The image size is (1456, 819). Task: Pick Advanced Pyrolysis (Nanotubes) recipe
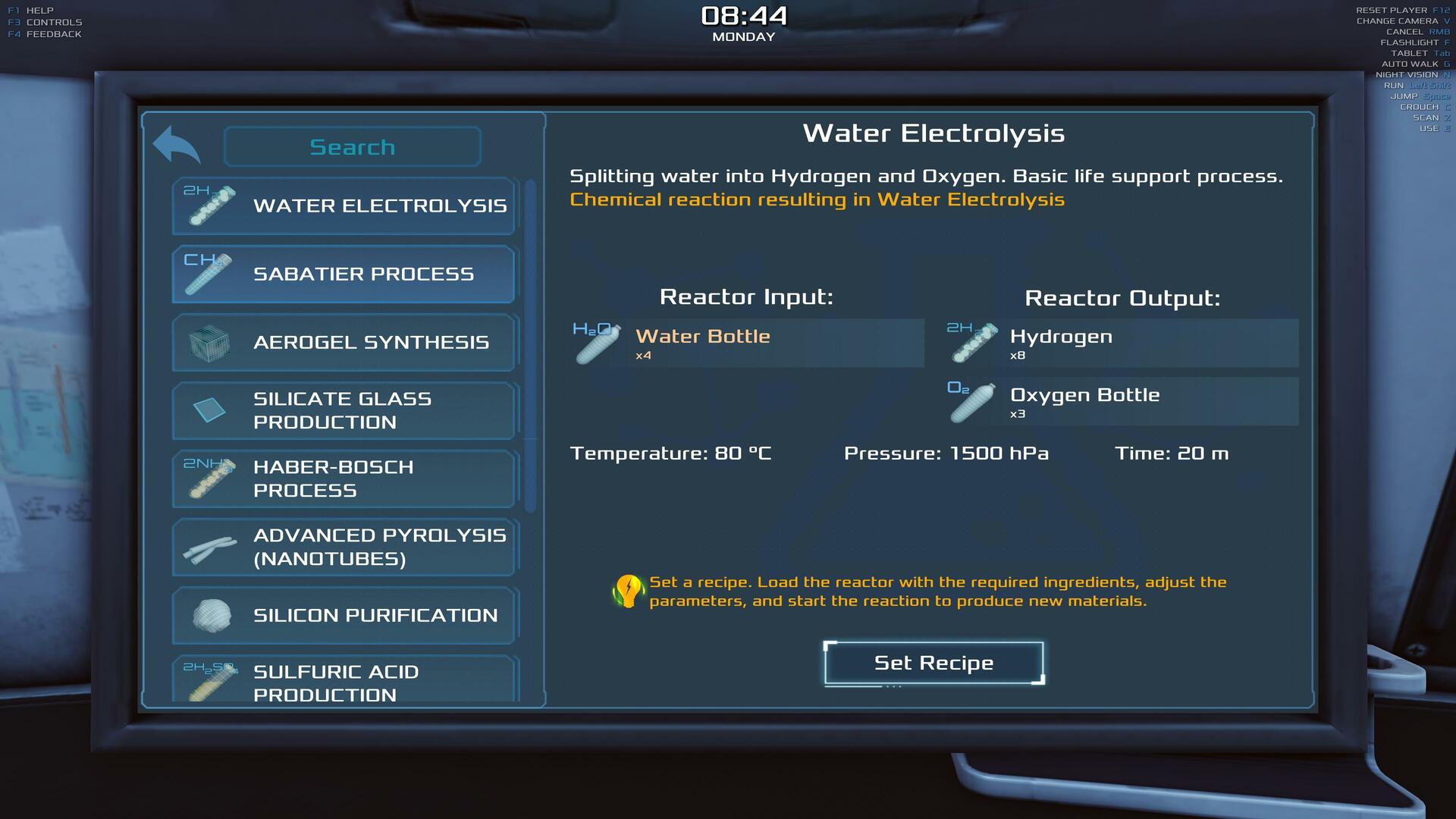coord(344,547)
